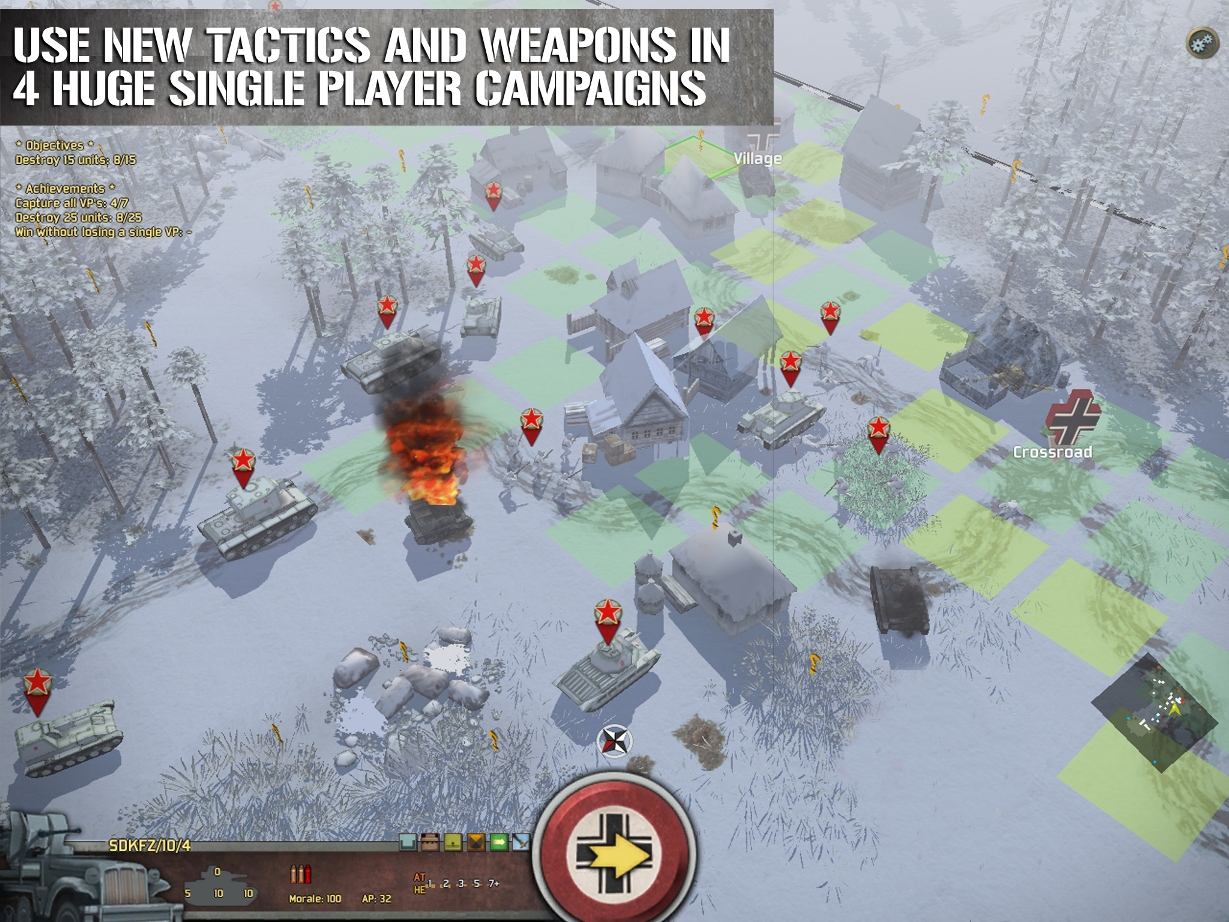Click the brown backpack unit icon
The height and width of the screenshot is (922, 1229).
click(x=430, y=842)
